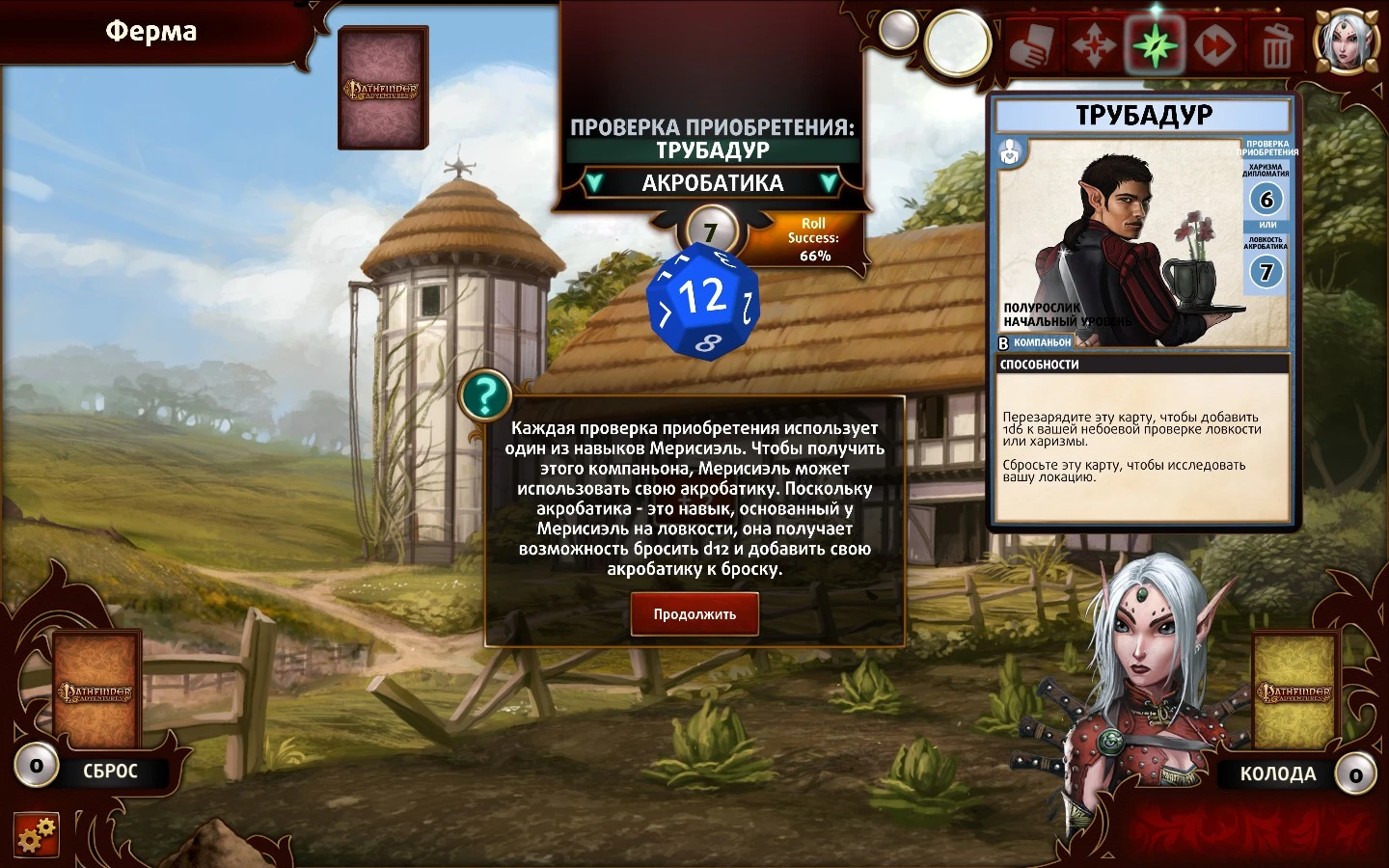Select the ХАРИЗМА ДИПЛОМАТИЯ 6 circle
The image size is (1389, 868).
pyautogui.click(x=1266, y=201)
